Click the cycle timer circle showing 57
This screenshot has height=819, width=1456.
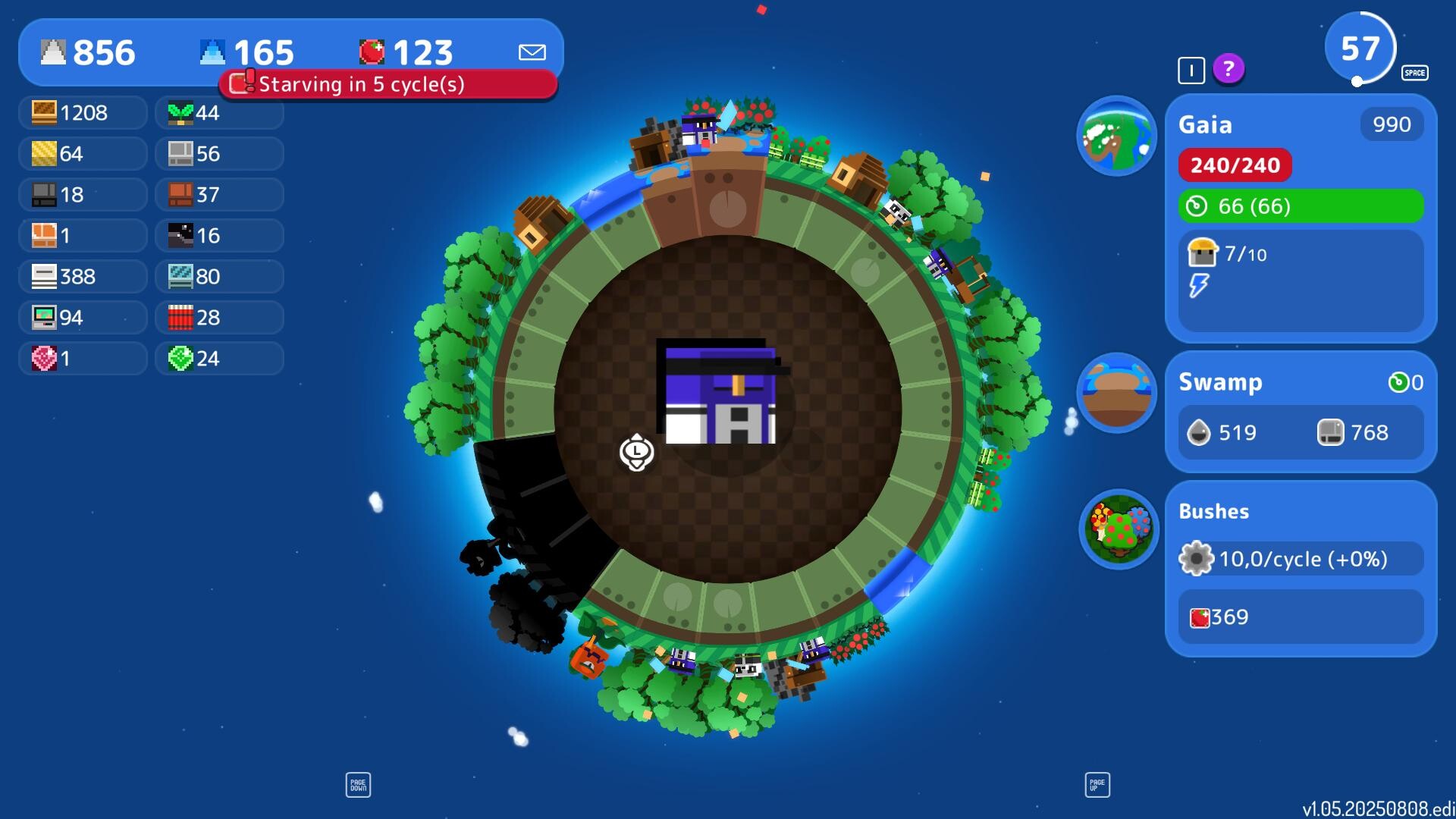pos(1361,47)
